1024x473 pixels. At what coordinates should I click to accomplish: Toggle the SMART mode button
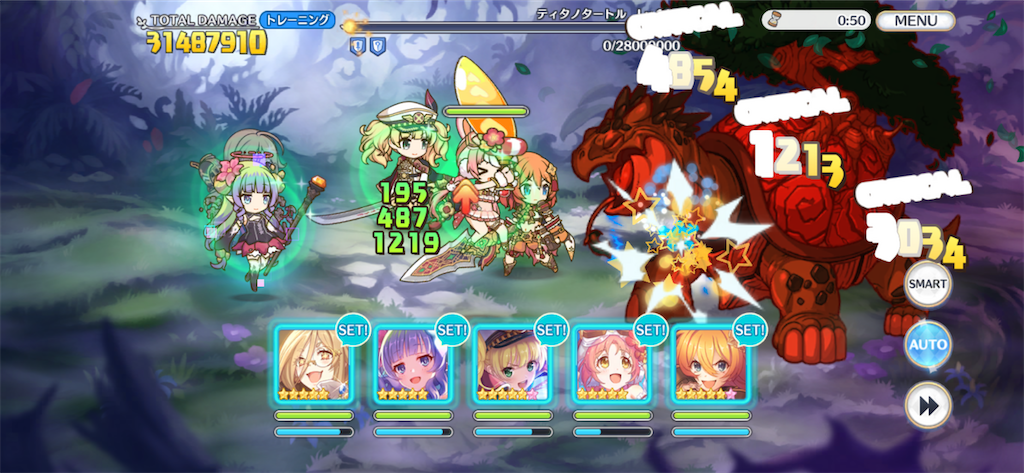(x=927, y=284)
